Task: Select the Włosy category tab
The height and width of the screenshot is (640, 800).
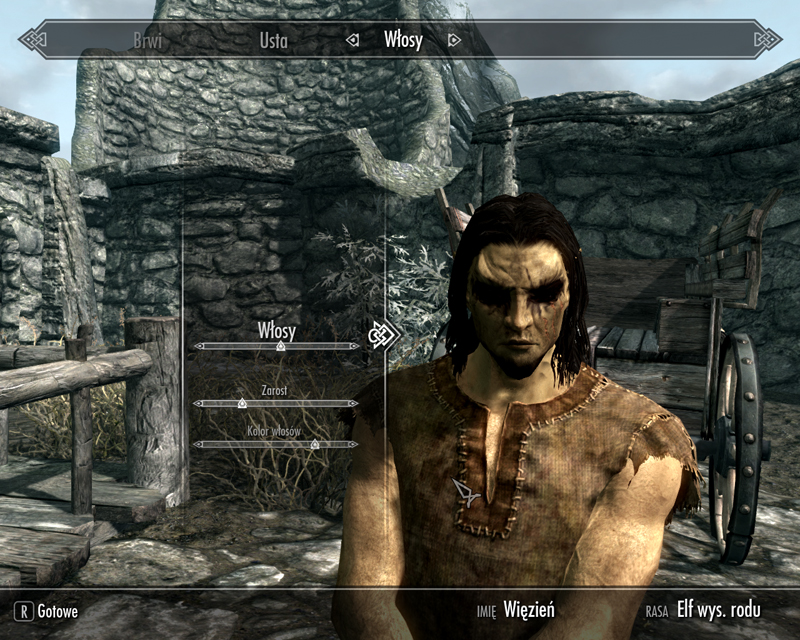Action: click(403, 40)
